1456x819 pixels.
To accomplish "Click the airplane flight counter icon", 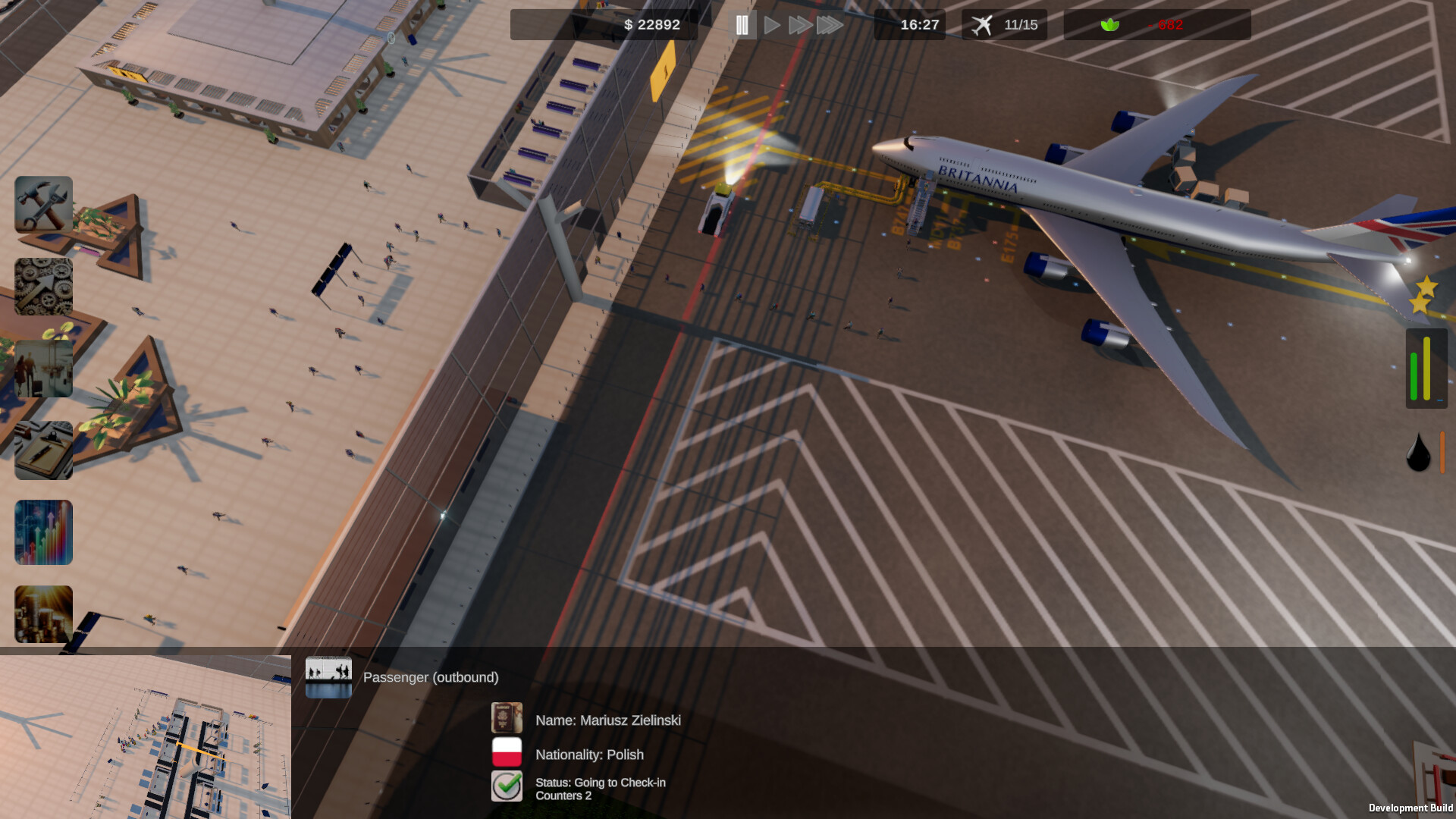I will click(x=983, y=24).
